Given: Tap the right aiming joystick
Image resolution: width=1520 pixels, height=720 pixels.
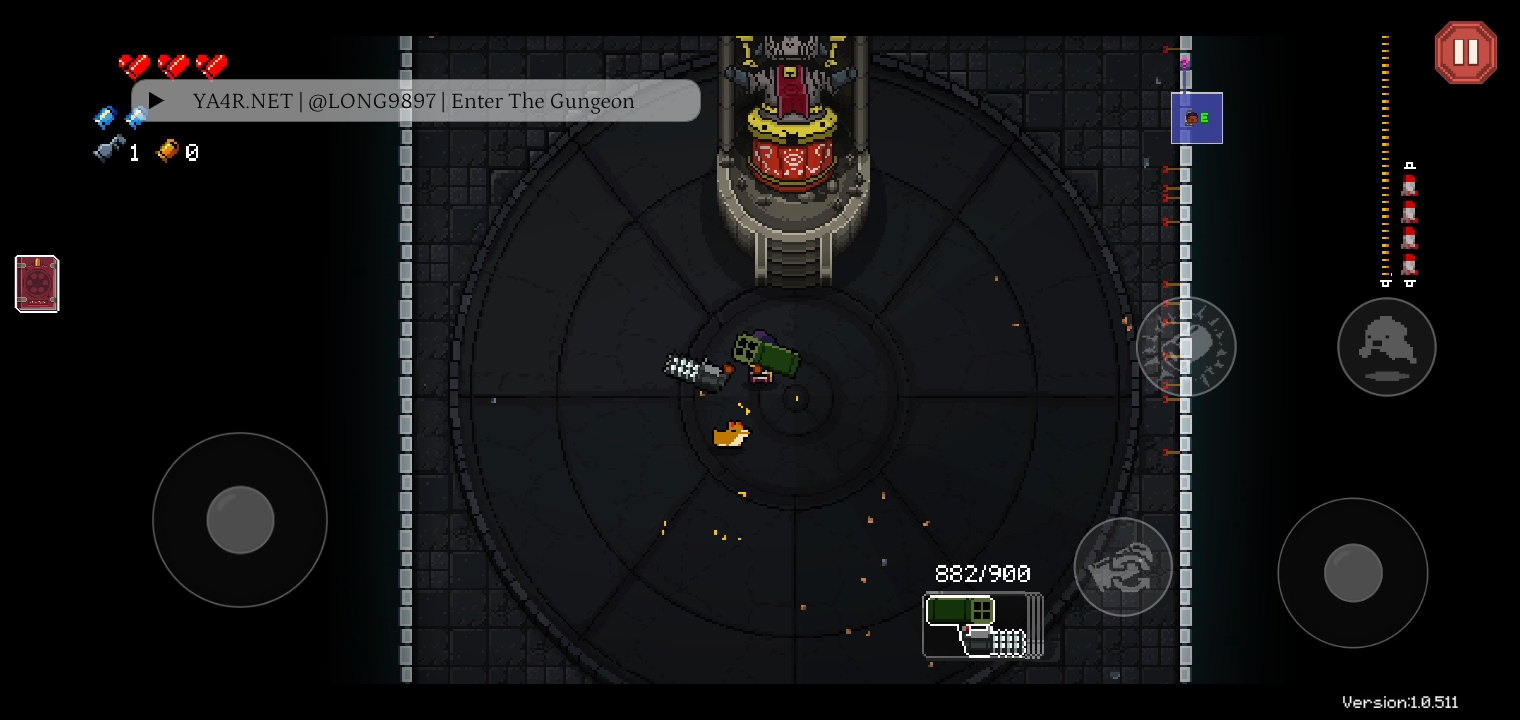Looking at the screenshot, I should tap(1352, 573).
